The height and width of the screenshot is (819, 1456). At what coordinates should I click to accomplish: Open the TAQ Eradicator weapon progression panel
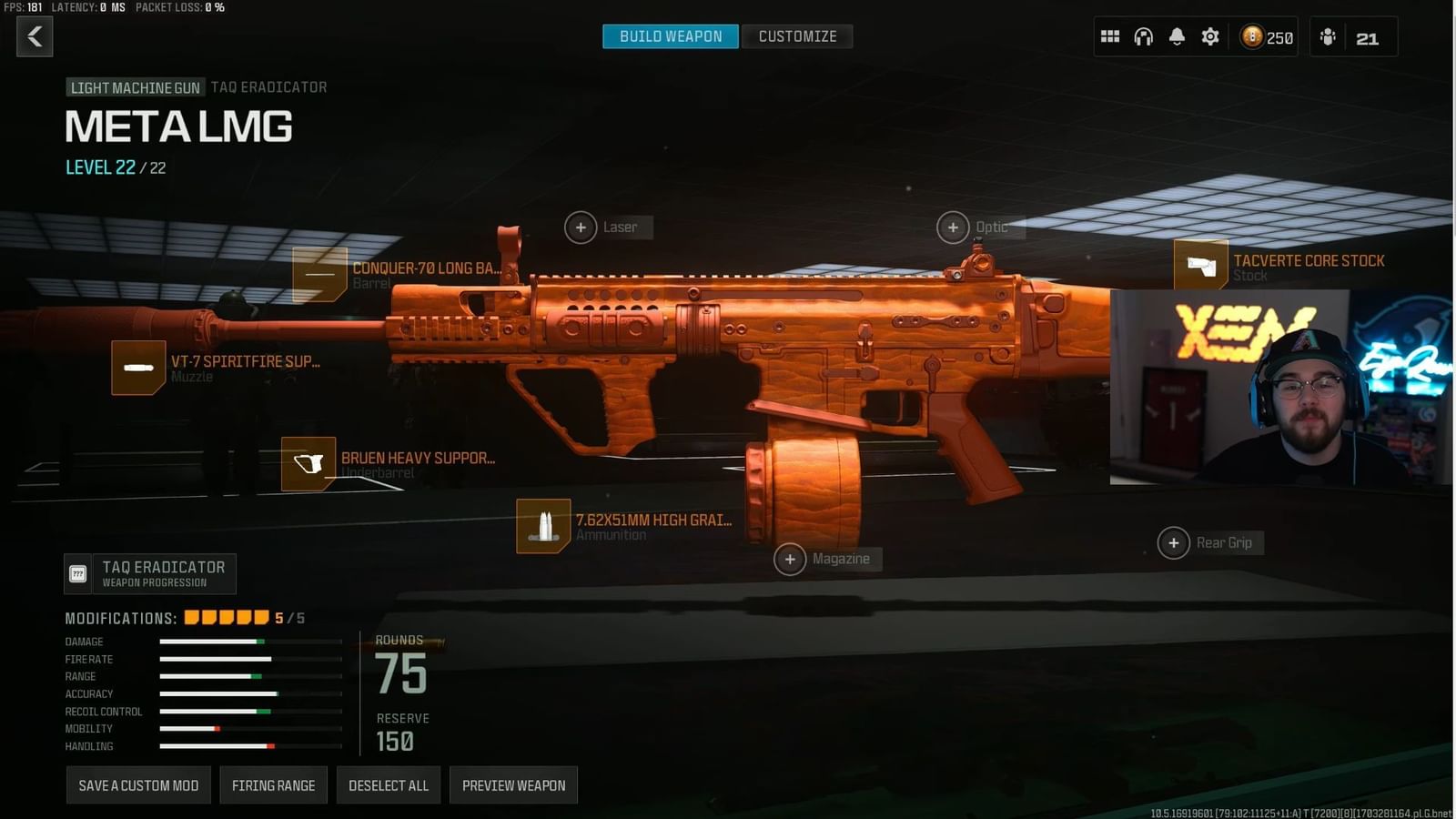[150, 572]
